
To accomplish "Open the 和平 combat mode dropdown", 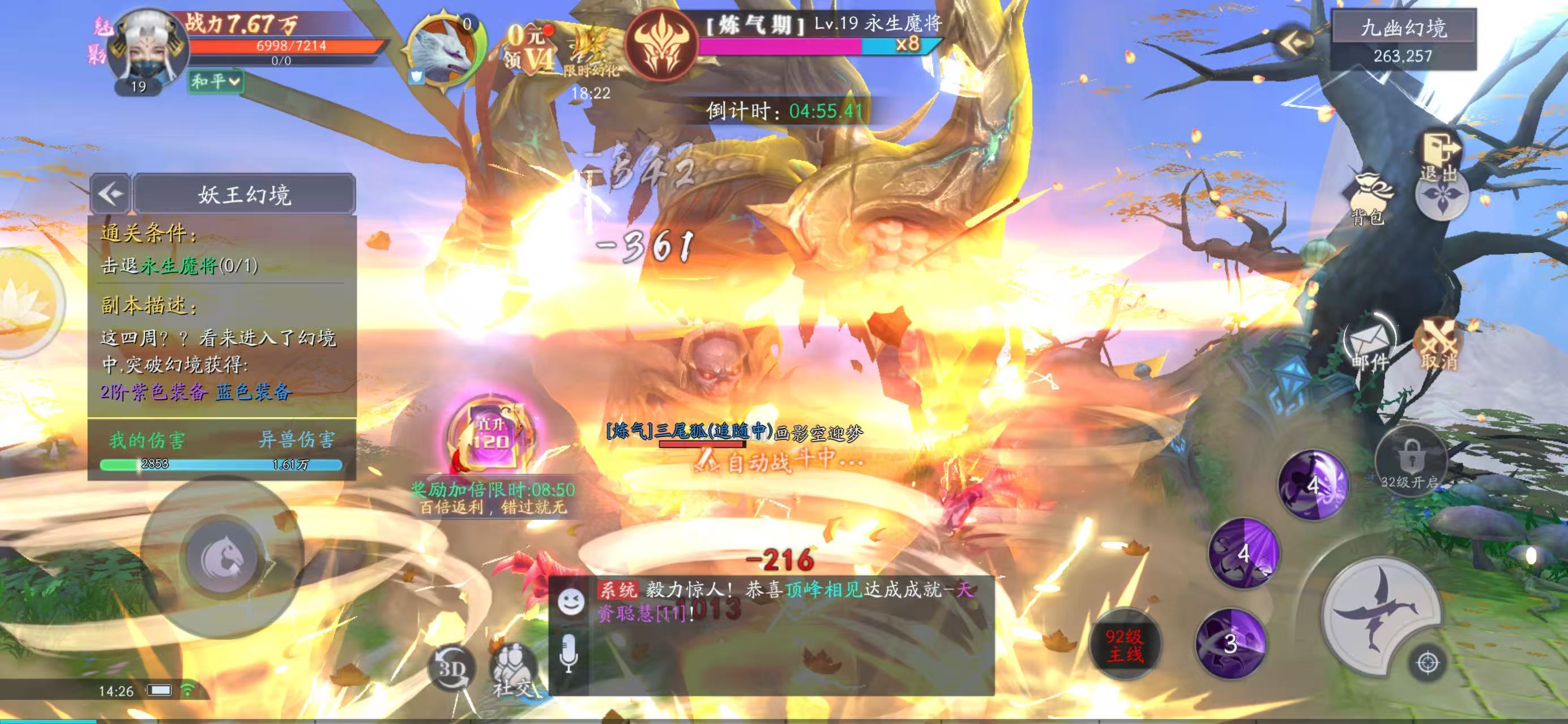I will click(216, 81).
